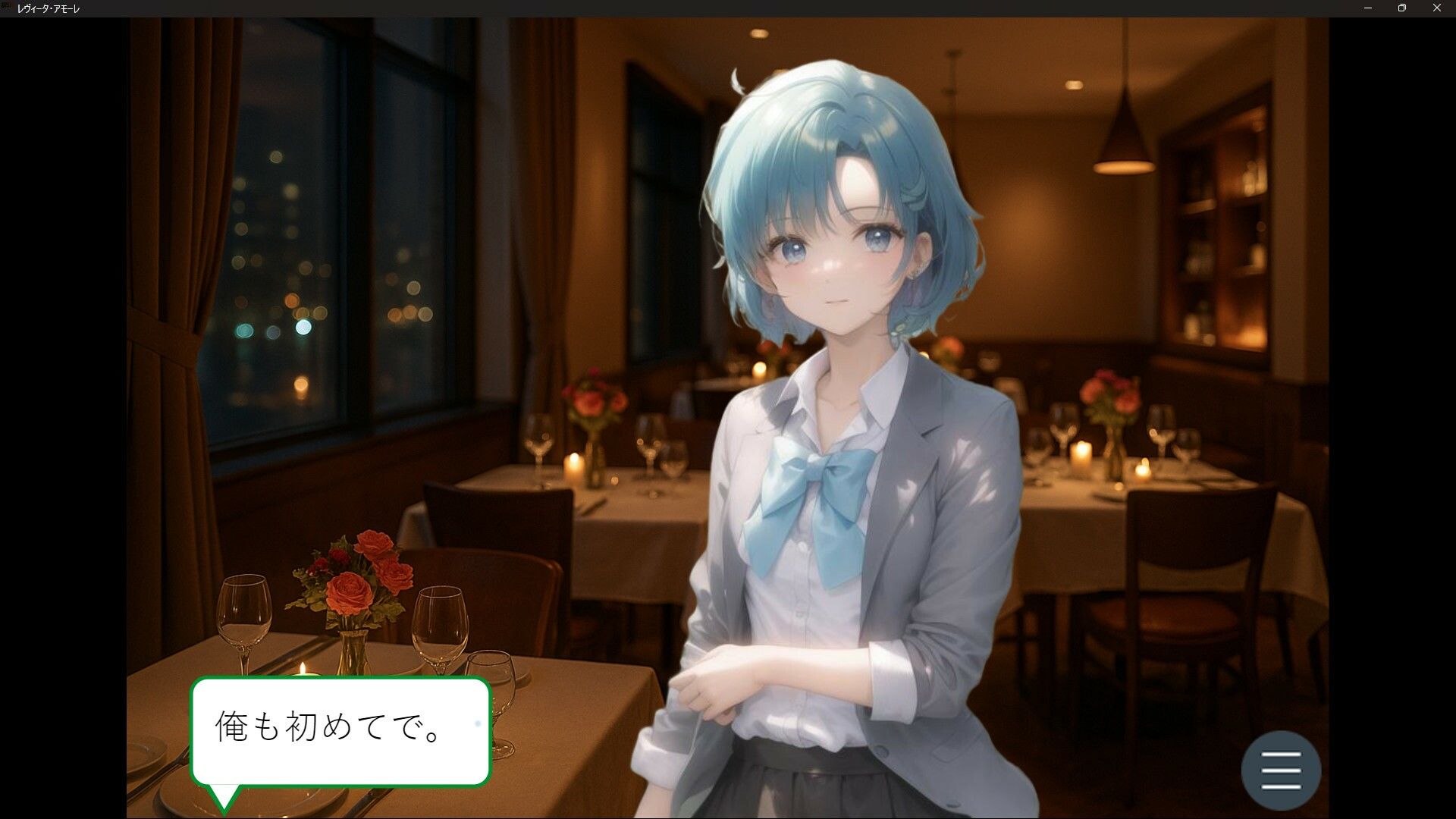Click the minimize icon in the title bar
Image resolution: width=1456 pixels, height=819 pixels.
pos(1367,8)
